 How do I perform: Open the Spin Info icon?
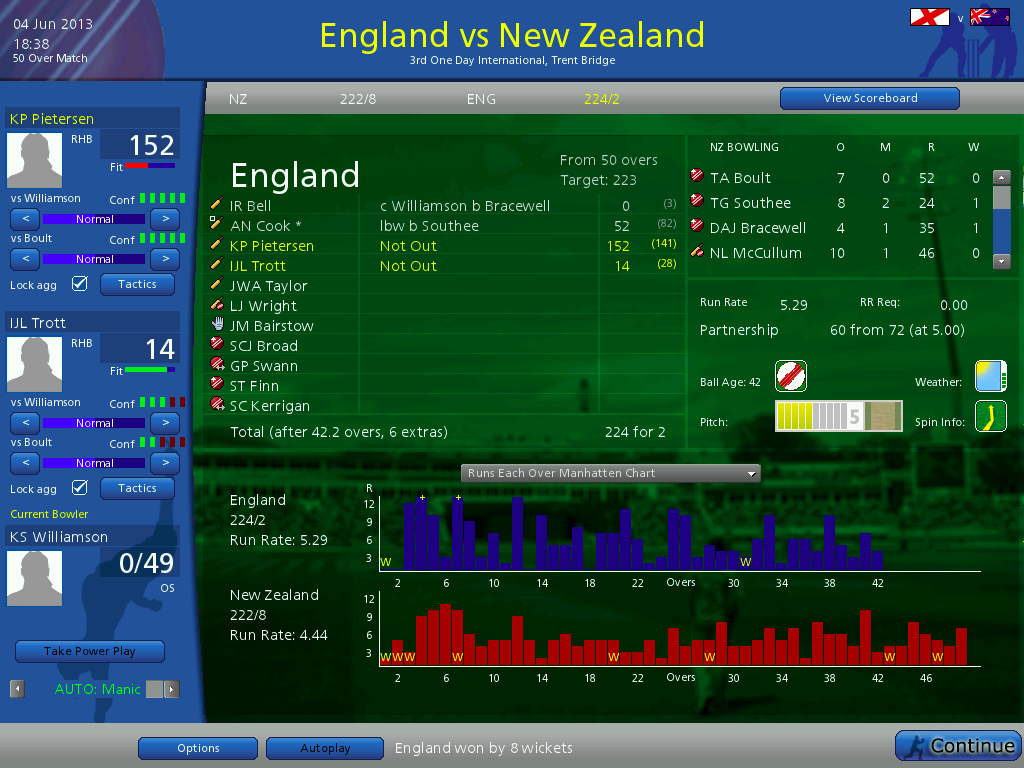[x=990, y=416]
